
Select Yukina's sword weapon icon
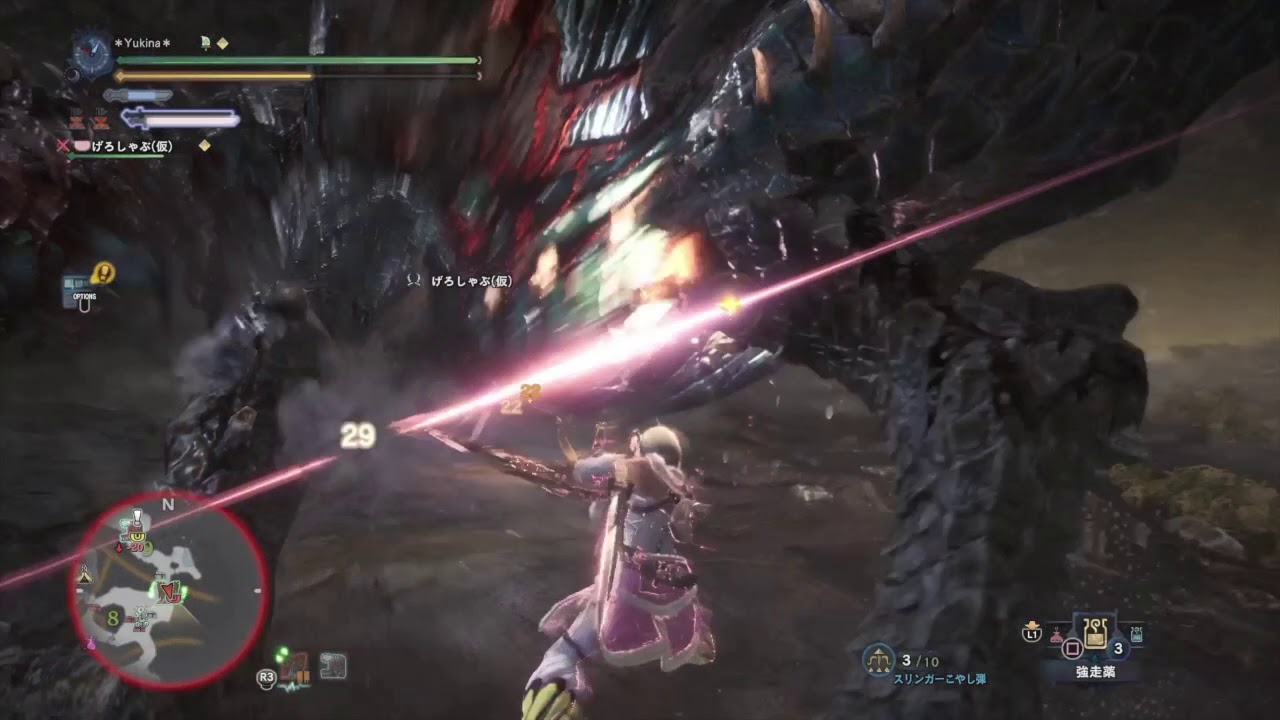(137, 93)
